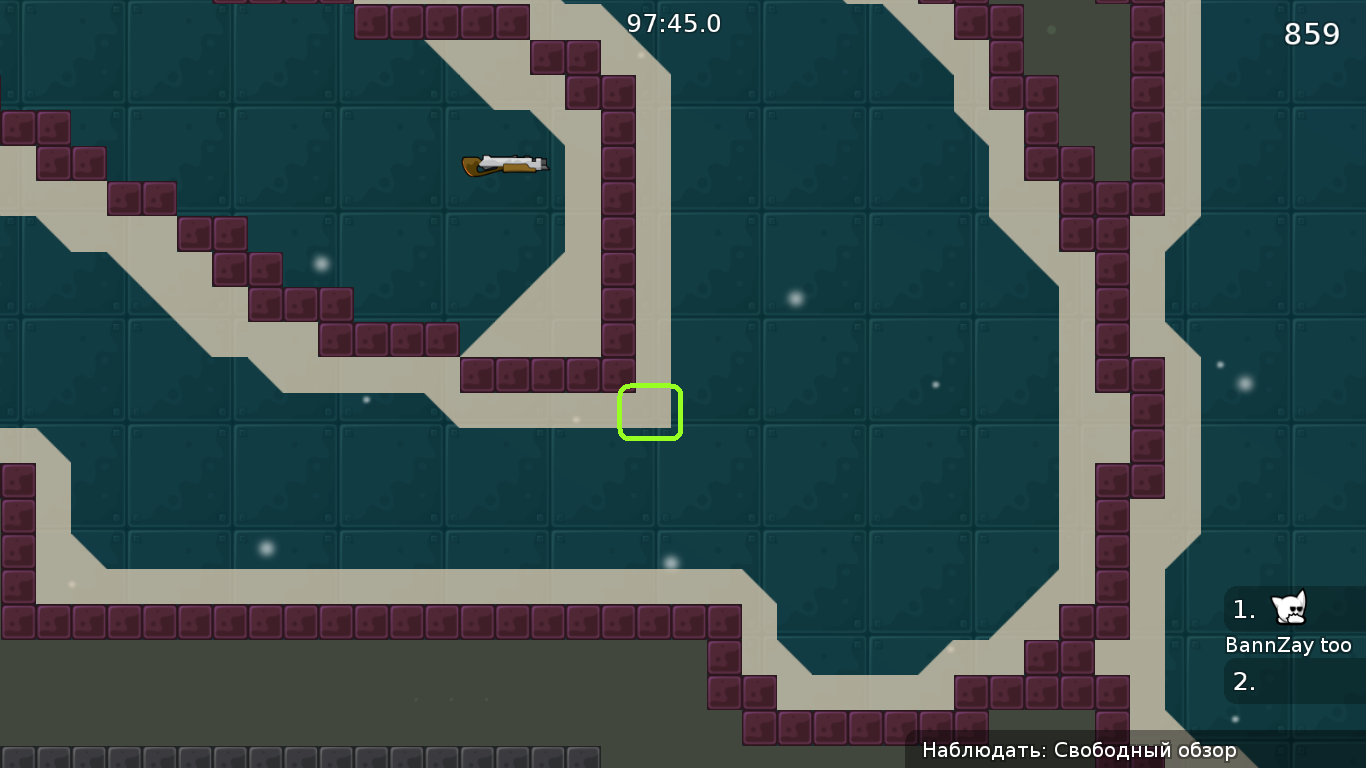This screenshot has width=1366, height=768.
Task: Click the glowing bubble particle near center-right
Action: (796, 296)
